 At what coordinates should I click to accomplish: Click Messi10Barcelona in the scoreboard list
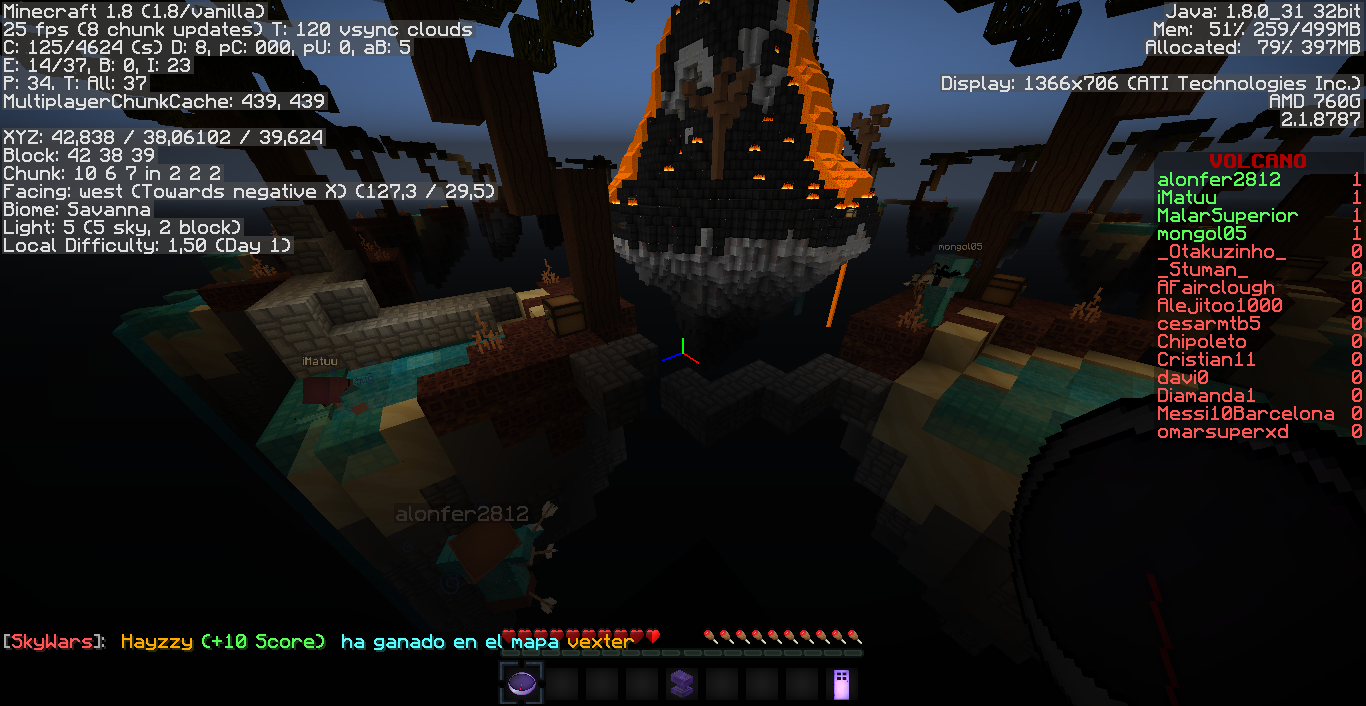coord(1245,414)
